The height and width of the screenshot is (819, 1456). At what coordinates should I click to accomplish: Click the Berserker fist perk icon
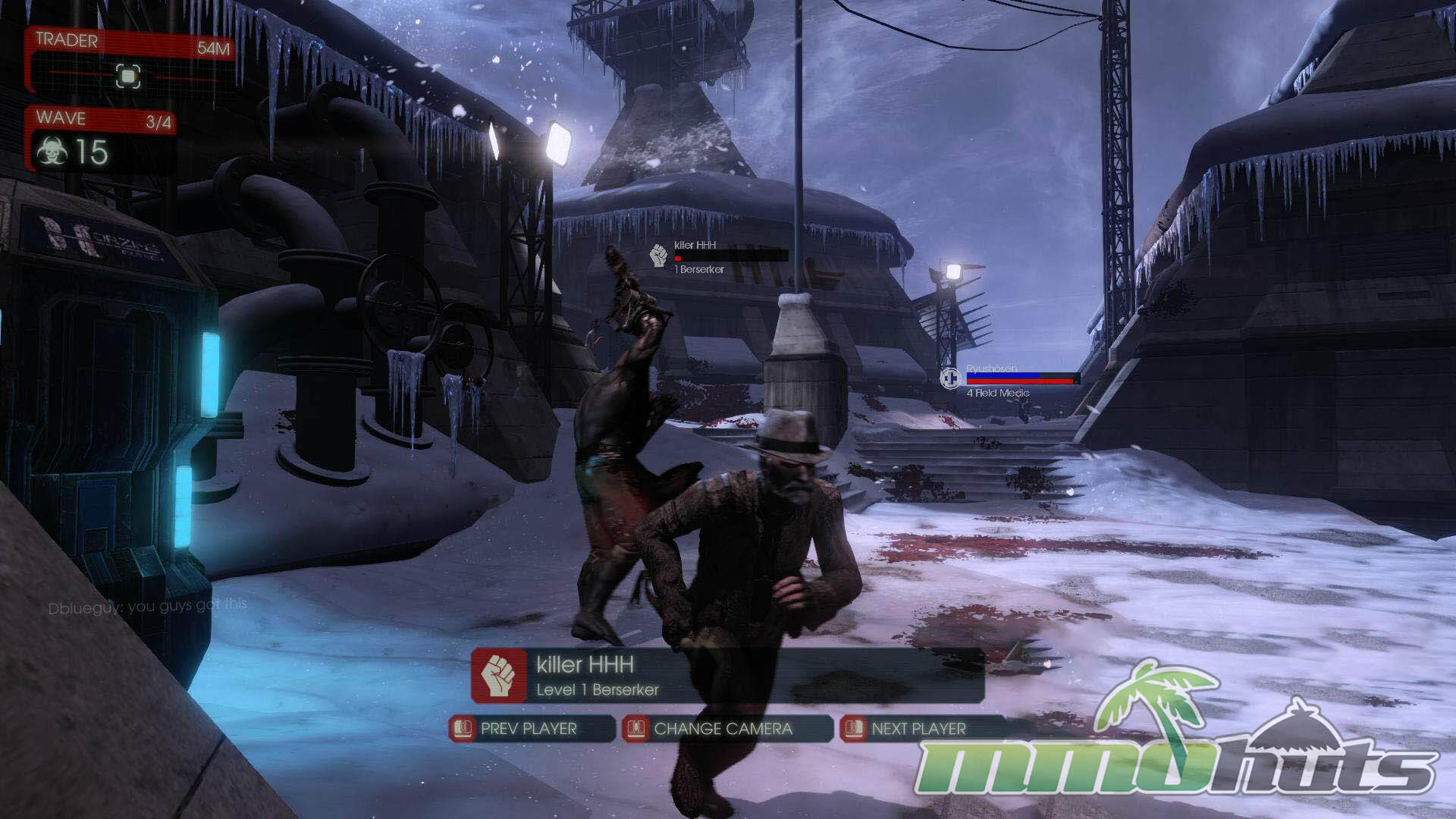[498, 676]
